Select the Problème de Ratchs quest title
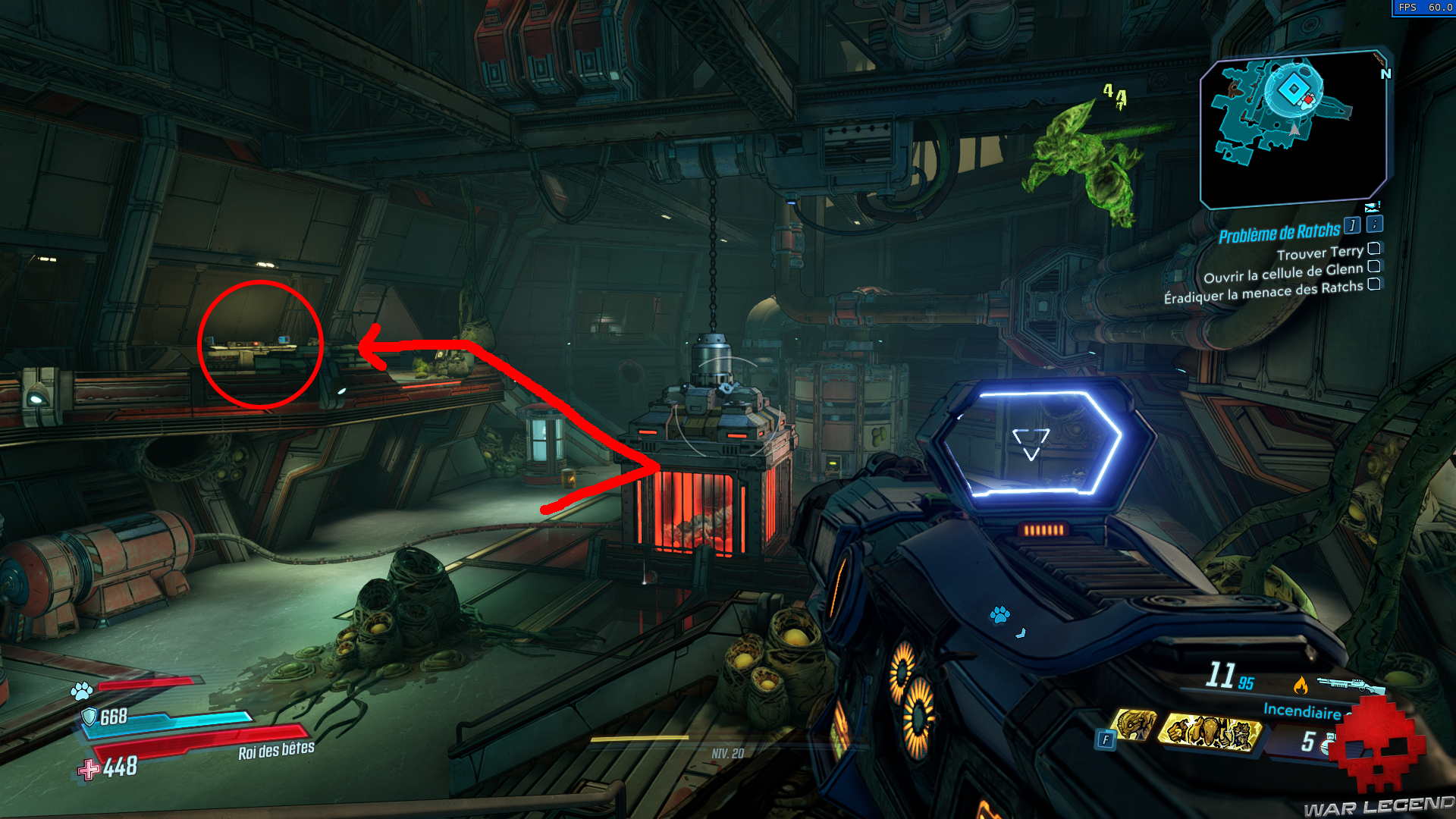 [x=1282, y=232]
